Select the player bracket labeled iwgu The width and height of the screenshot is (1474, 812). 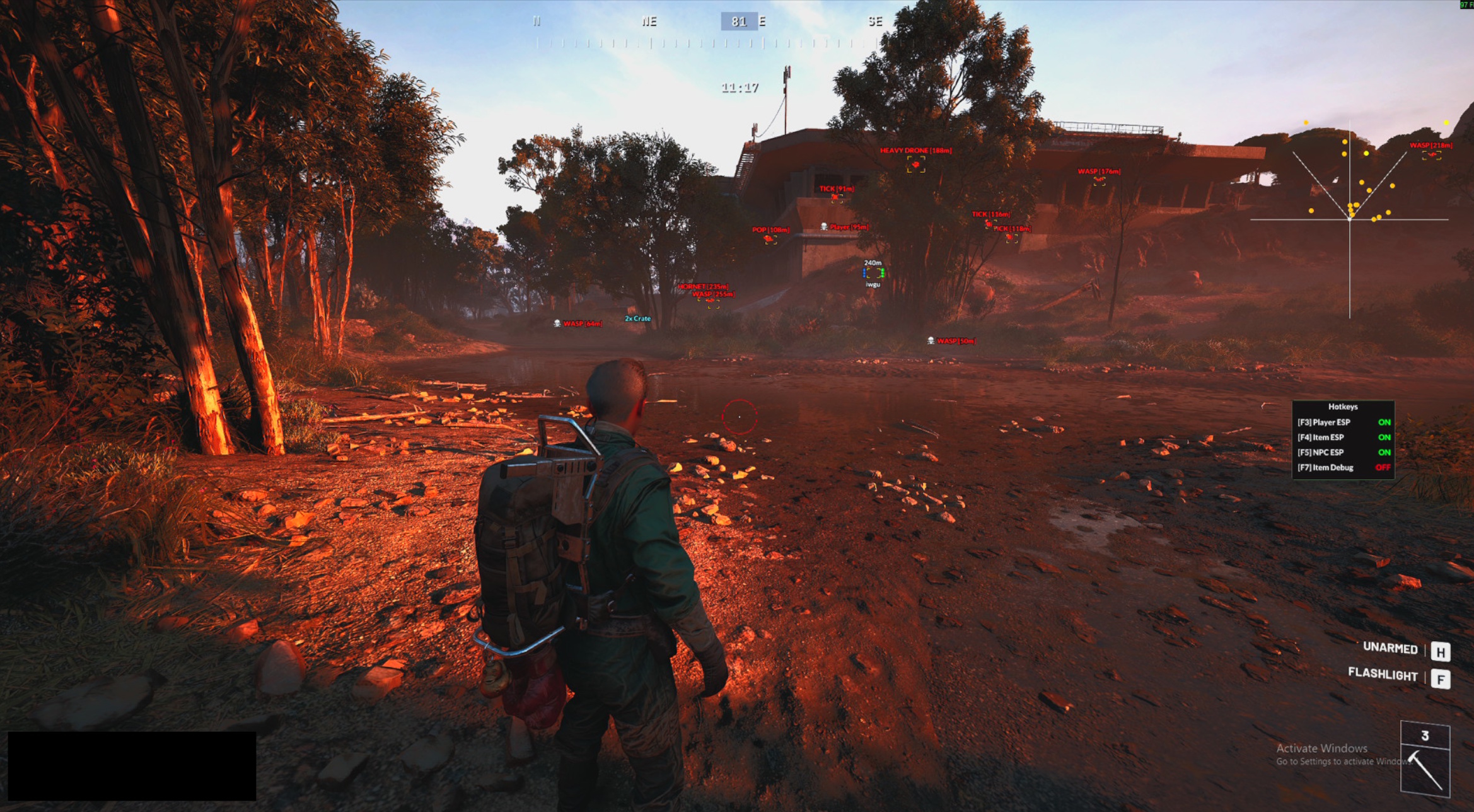point(873,274)
